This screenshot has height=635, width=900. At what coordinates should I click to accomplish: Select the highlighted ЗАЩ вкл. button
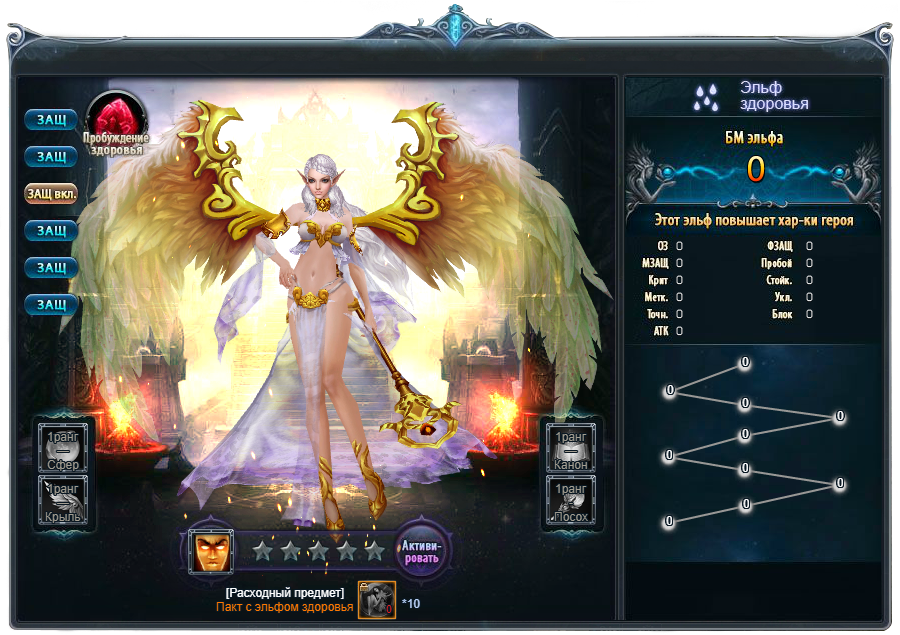click(x=51, y=193)
